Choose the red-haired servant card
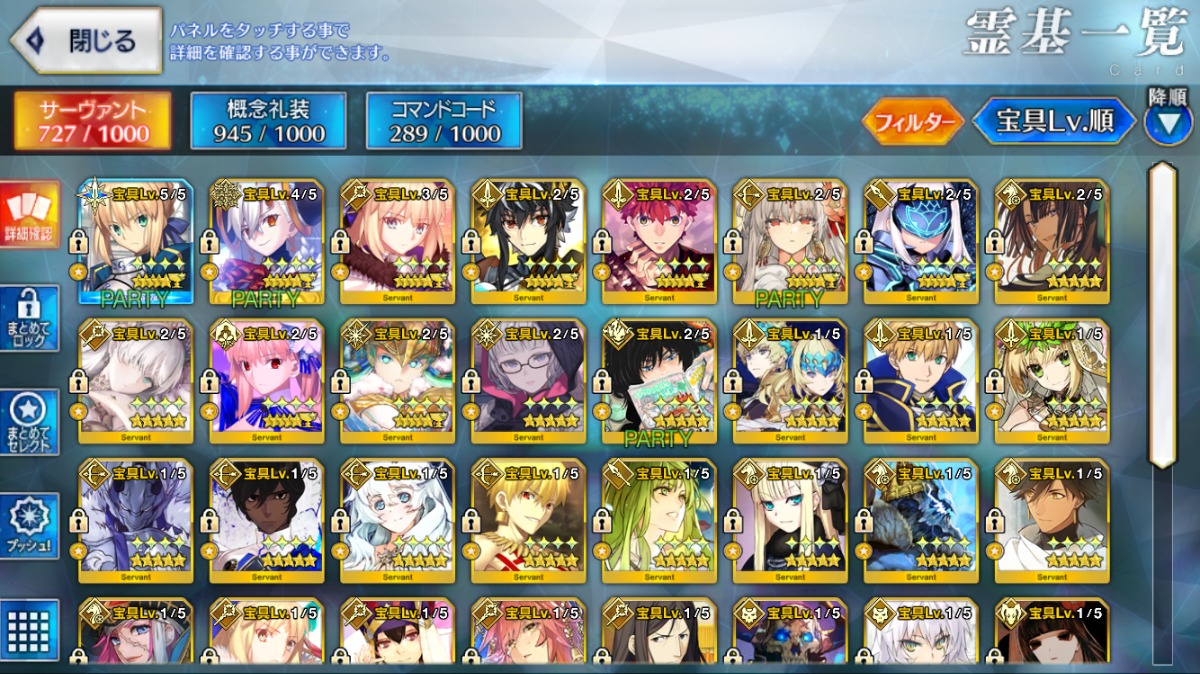The image size is (1200, 674). [660, 240]
